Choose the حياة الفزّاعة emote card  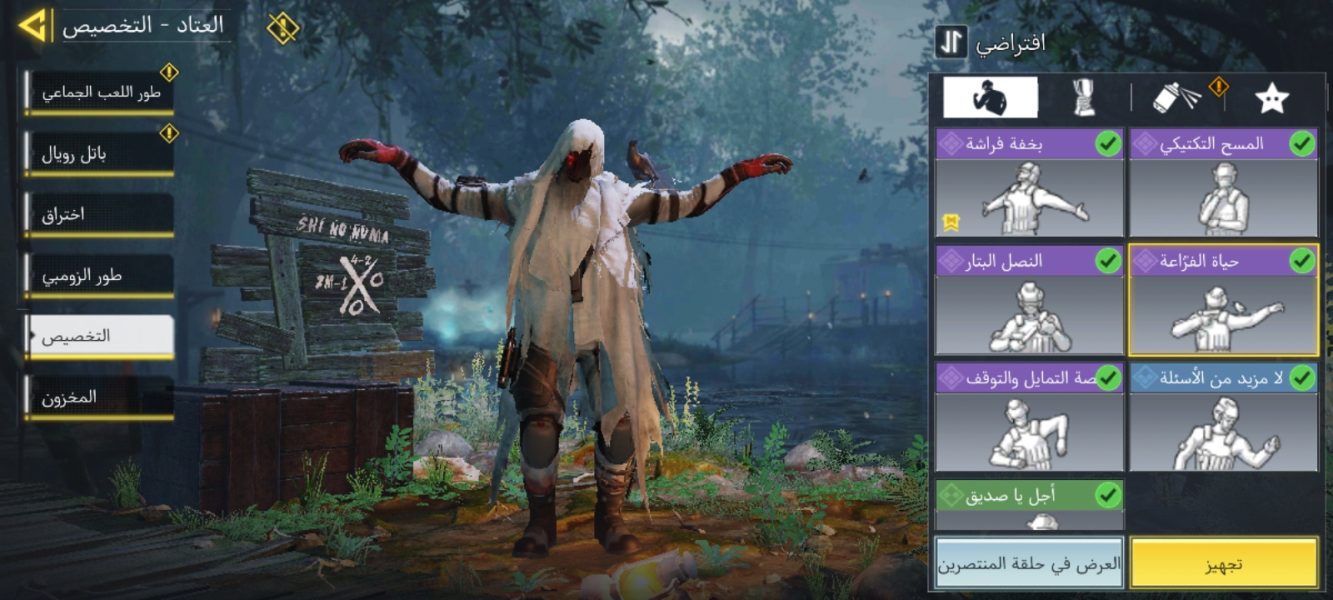coord(1223,301)
